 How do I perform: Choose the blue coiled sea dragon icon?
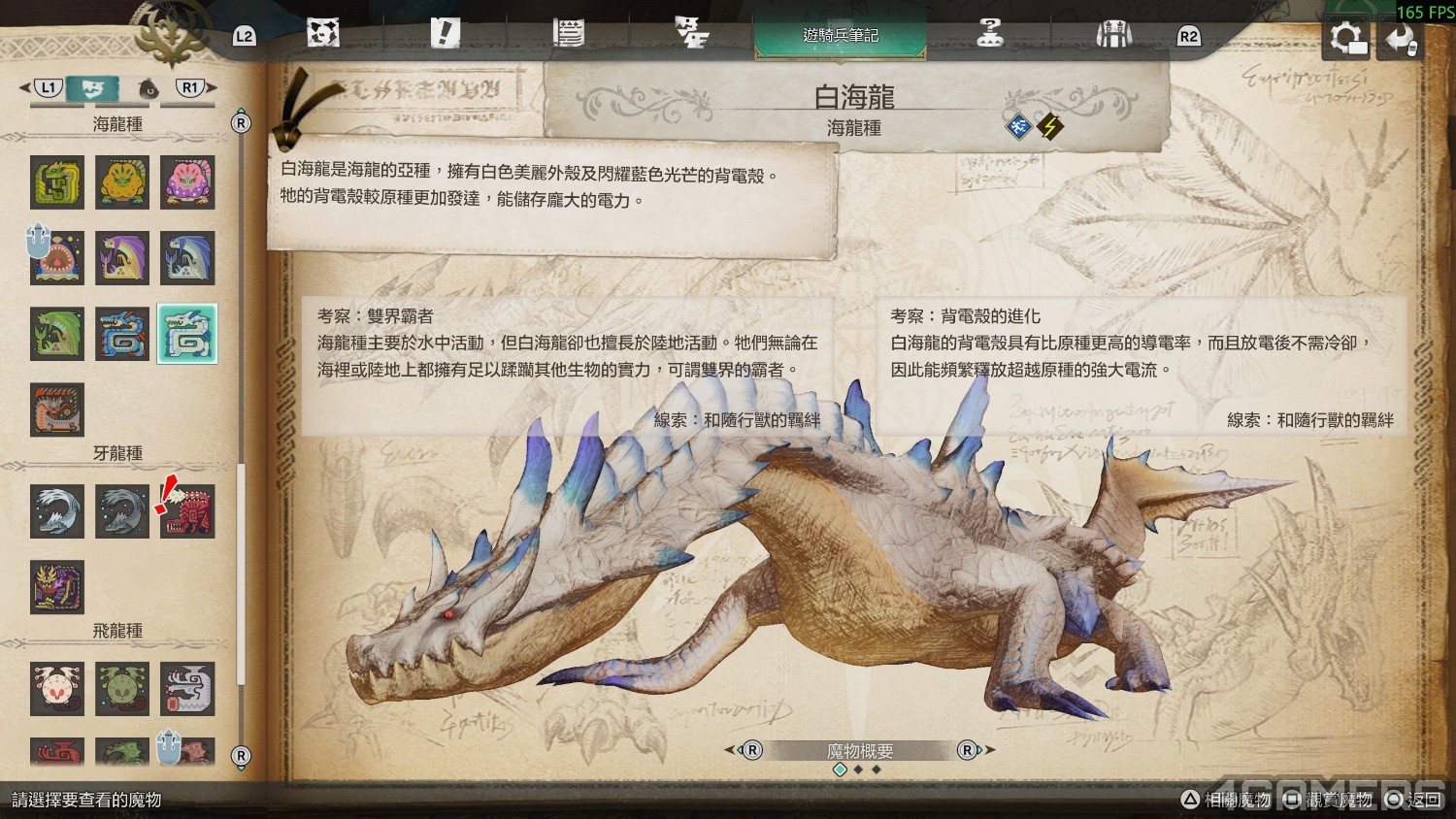[122, 334]
